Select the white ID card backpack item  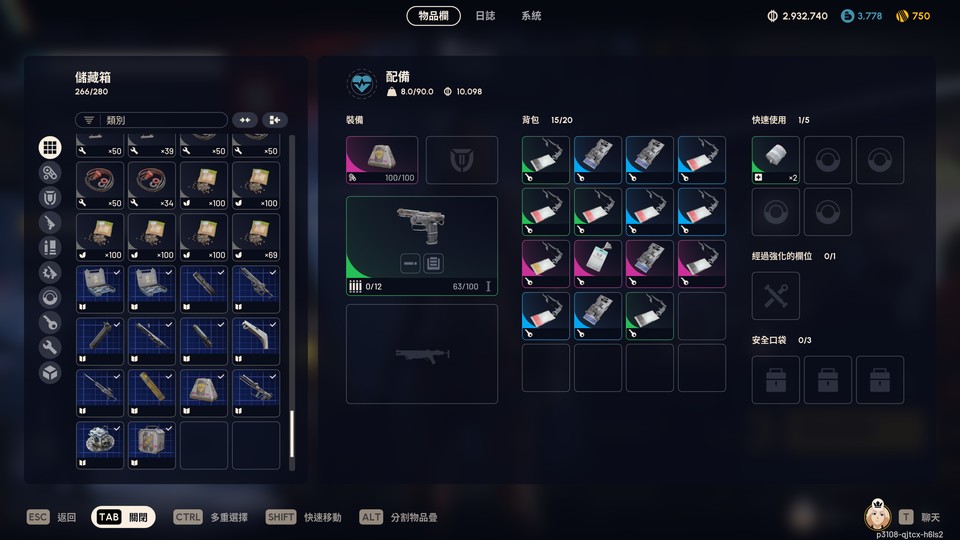click(597, 264)
